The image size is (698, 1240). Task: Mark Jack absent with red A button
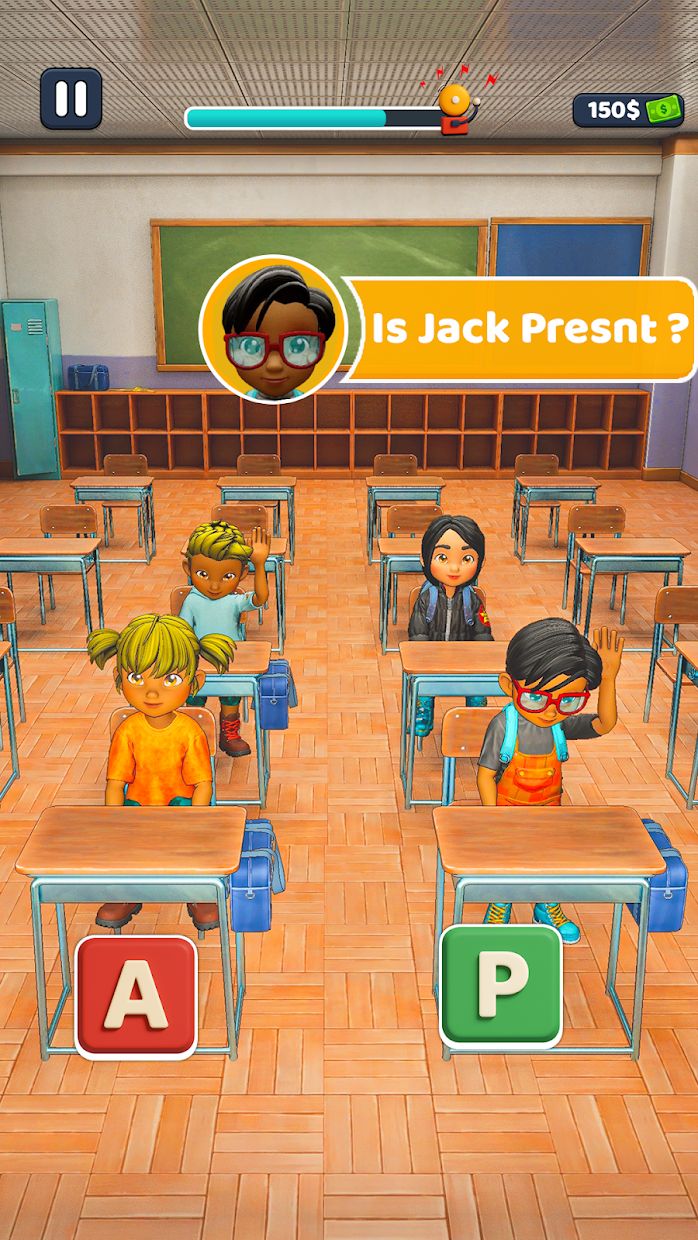pos(136,996)
